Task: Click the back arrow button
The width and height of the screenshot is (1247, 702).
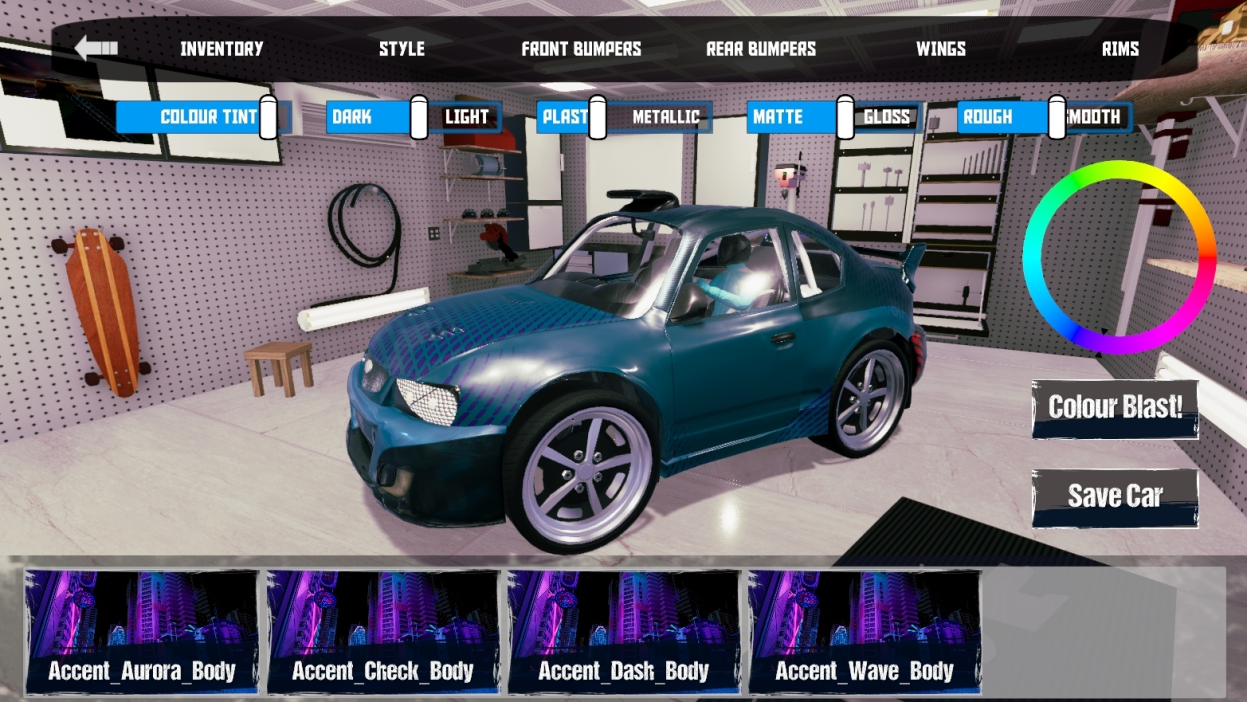Action: [97, 48]
